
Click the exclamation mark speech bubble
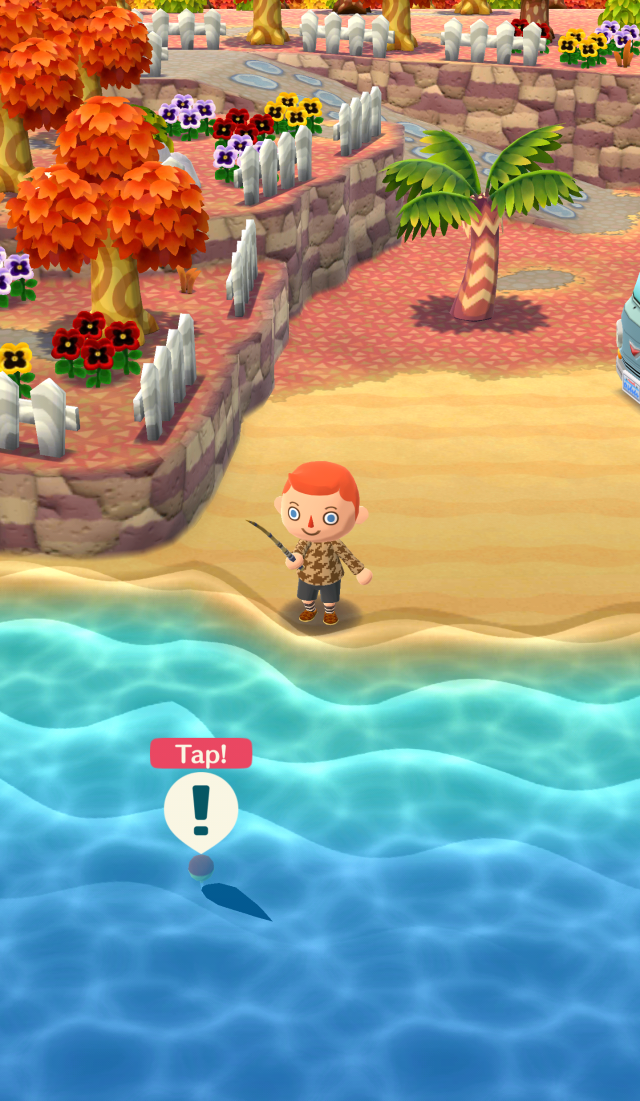(x=201, y=810)
